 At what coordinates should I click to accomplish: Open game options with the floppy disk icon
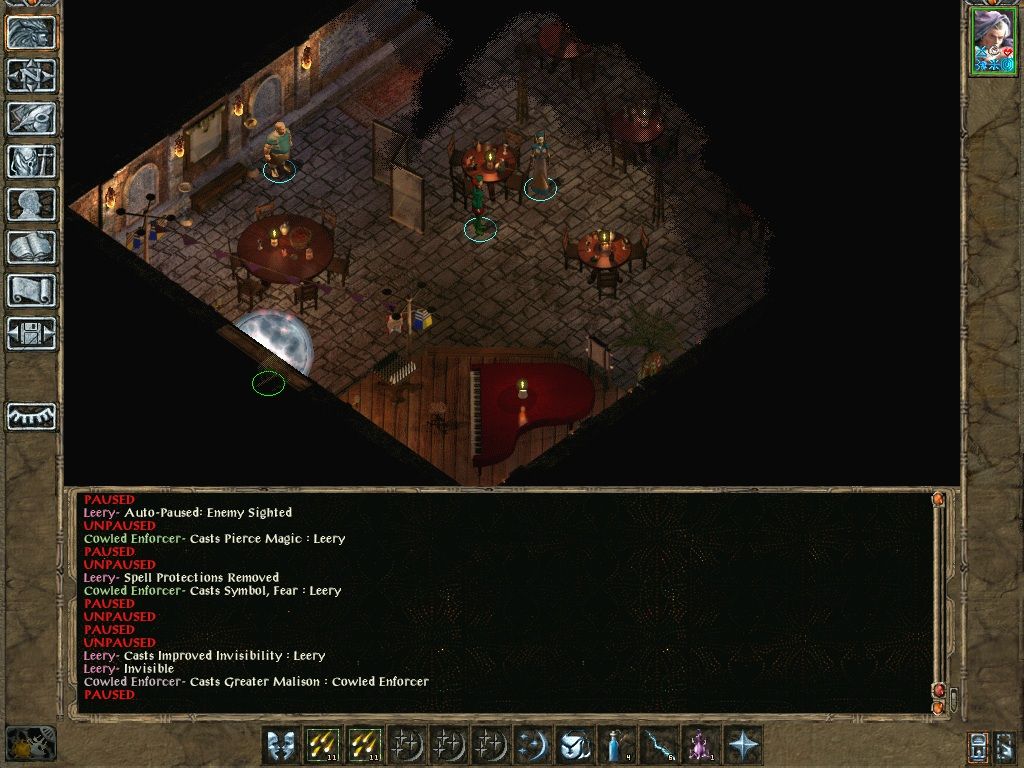tap(31, 333)
